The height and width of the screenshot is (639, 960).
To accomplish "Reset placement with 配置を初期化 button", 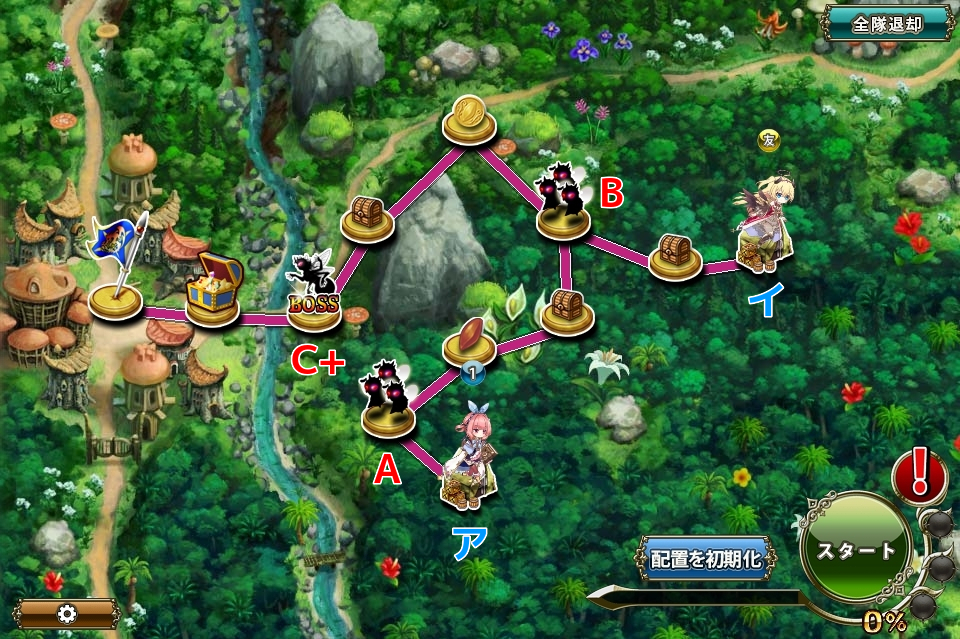I will click(706, 559).
